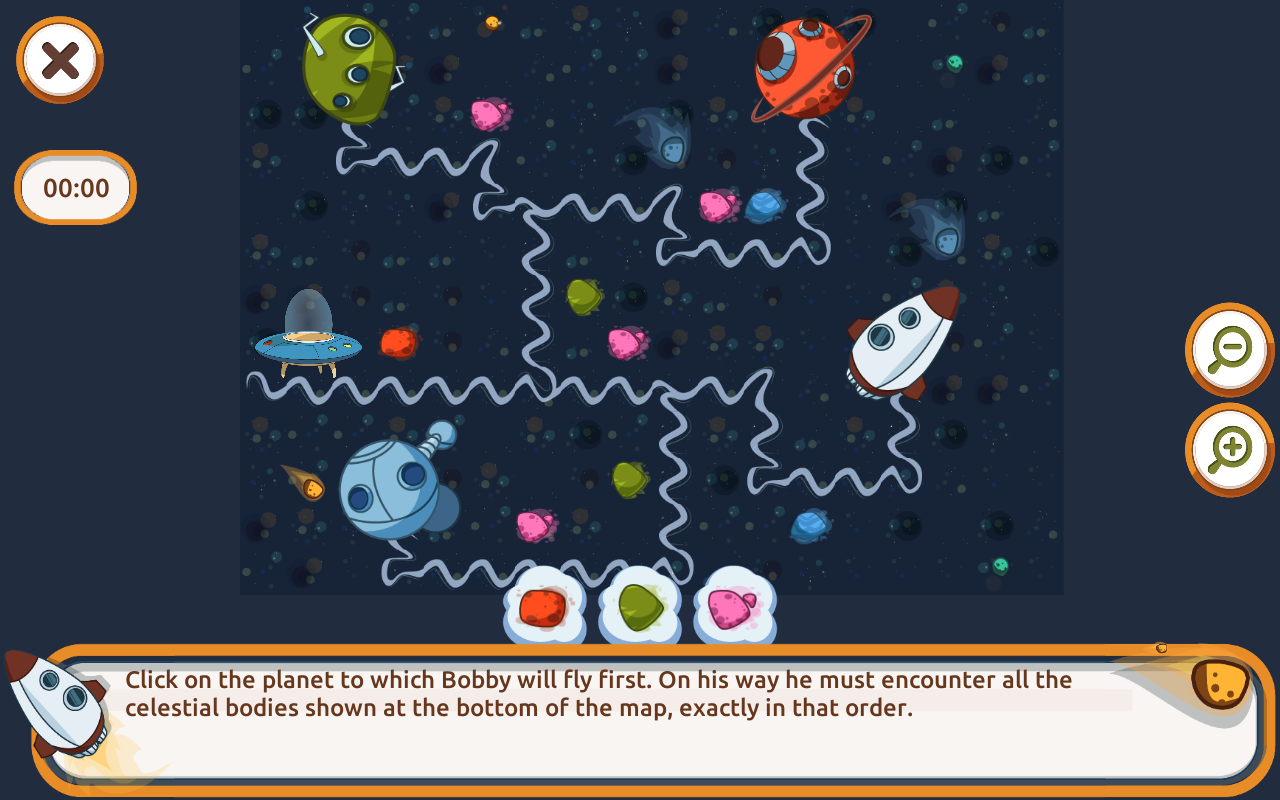Click the orange comet near the robot planet
Viewport: 1280px width, 800px height.
[x=314, y=488]
